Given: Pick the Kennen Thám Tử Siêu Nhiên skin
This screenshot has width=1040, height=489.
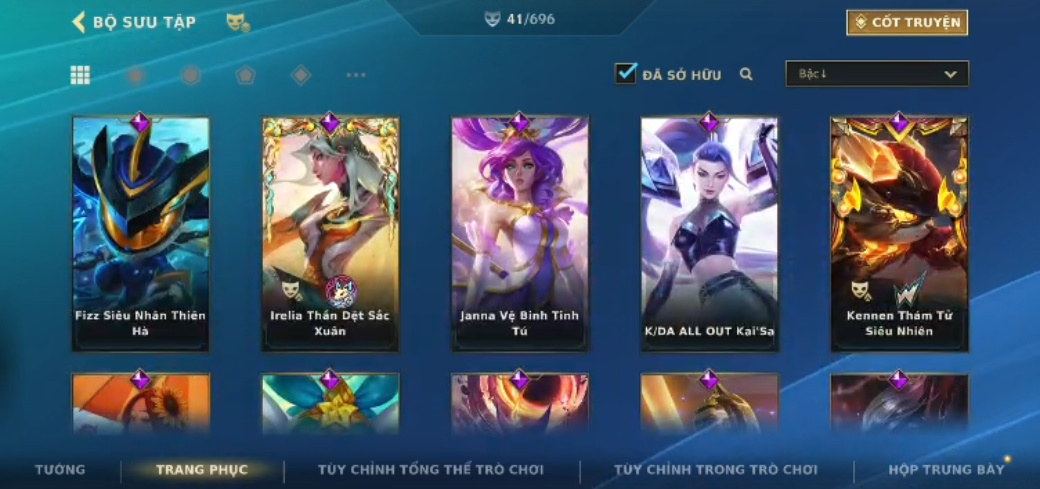Looking at the screenshot, I should 899,235.
